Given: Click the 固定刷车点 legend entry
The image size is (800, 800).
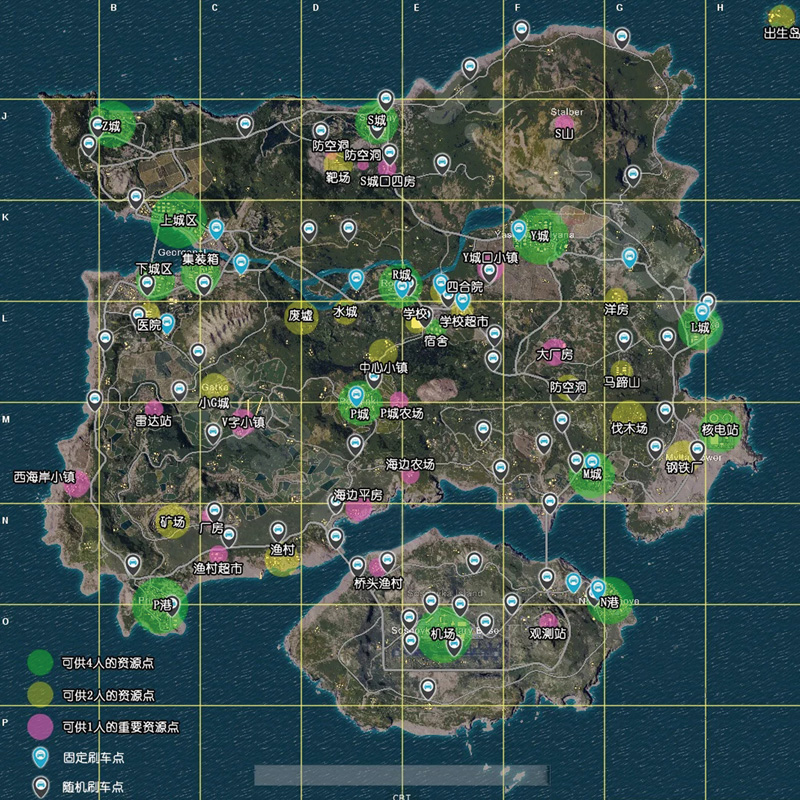Looking at the screenshot, I should coord(95,758).
